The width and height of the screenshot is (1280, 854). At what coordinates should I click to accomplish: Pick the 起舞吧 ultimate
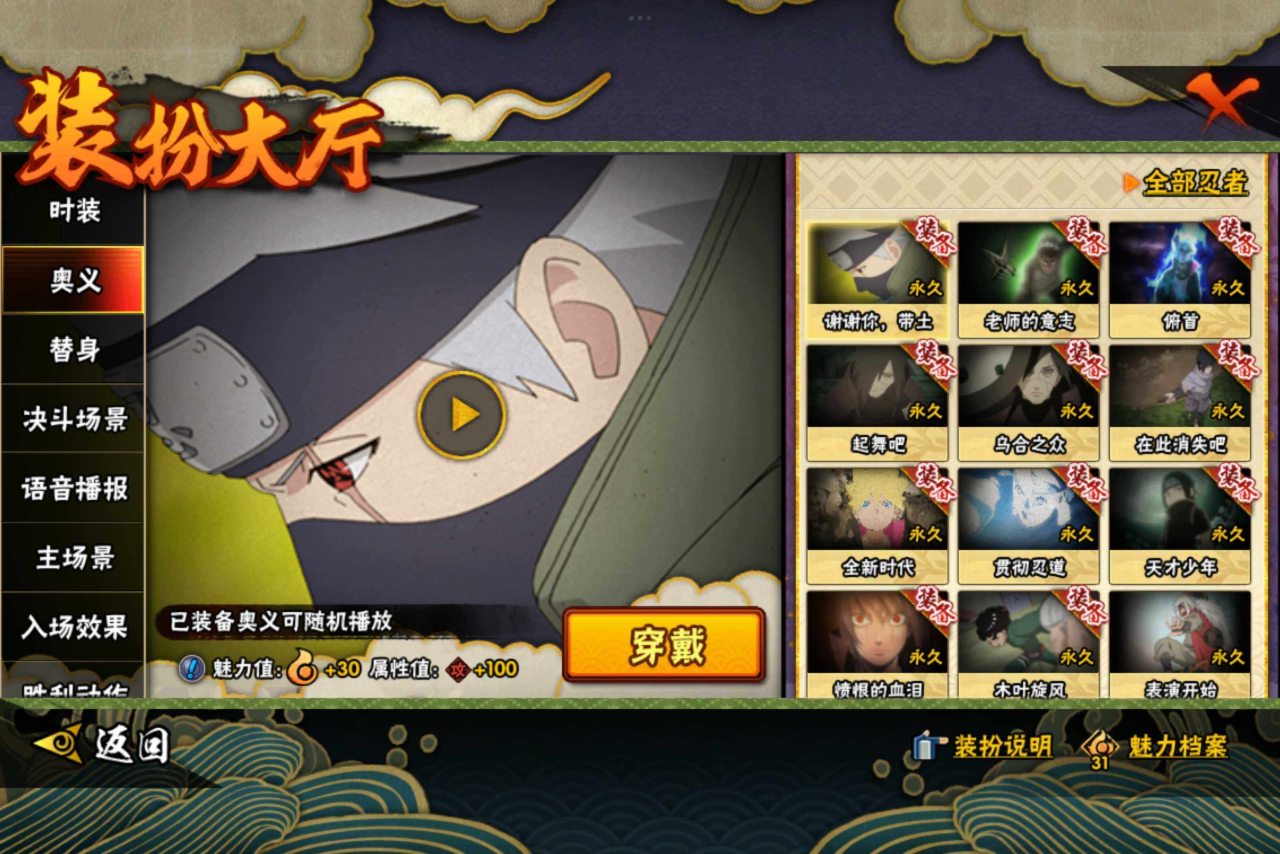pyautogui.click(x=877, y=402)
